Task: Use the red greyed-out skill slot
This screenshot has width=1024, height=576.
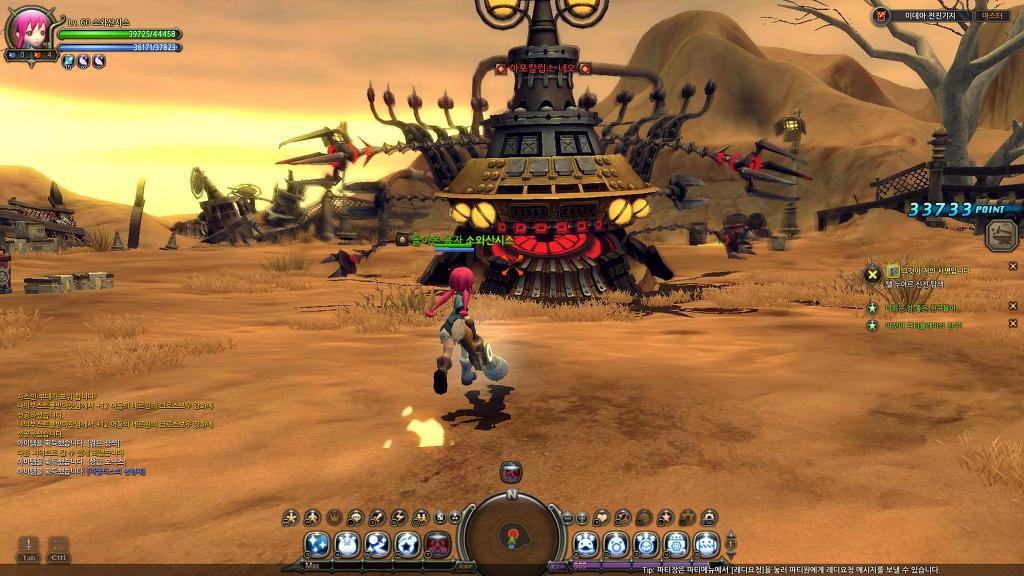Action: click(438, 544)
